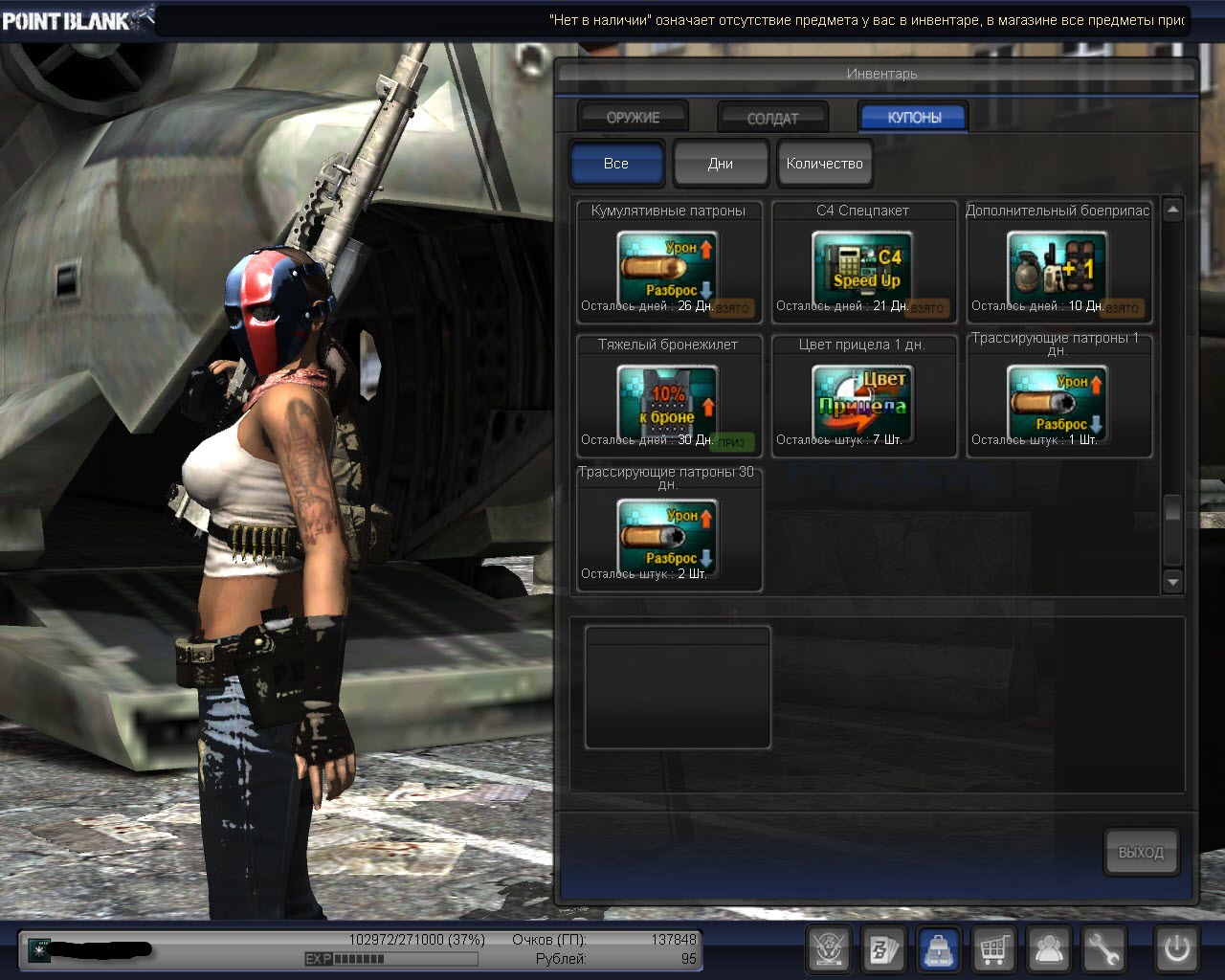
Task: Switch to the ОРУЖИЕ (weapons) tab
Action: pos(633,118)
